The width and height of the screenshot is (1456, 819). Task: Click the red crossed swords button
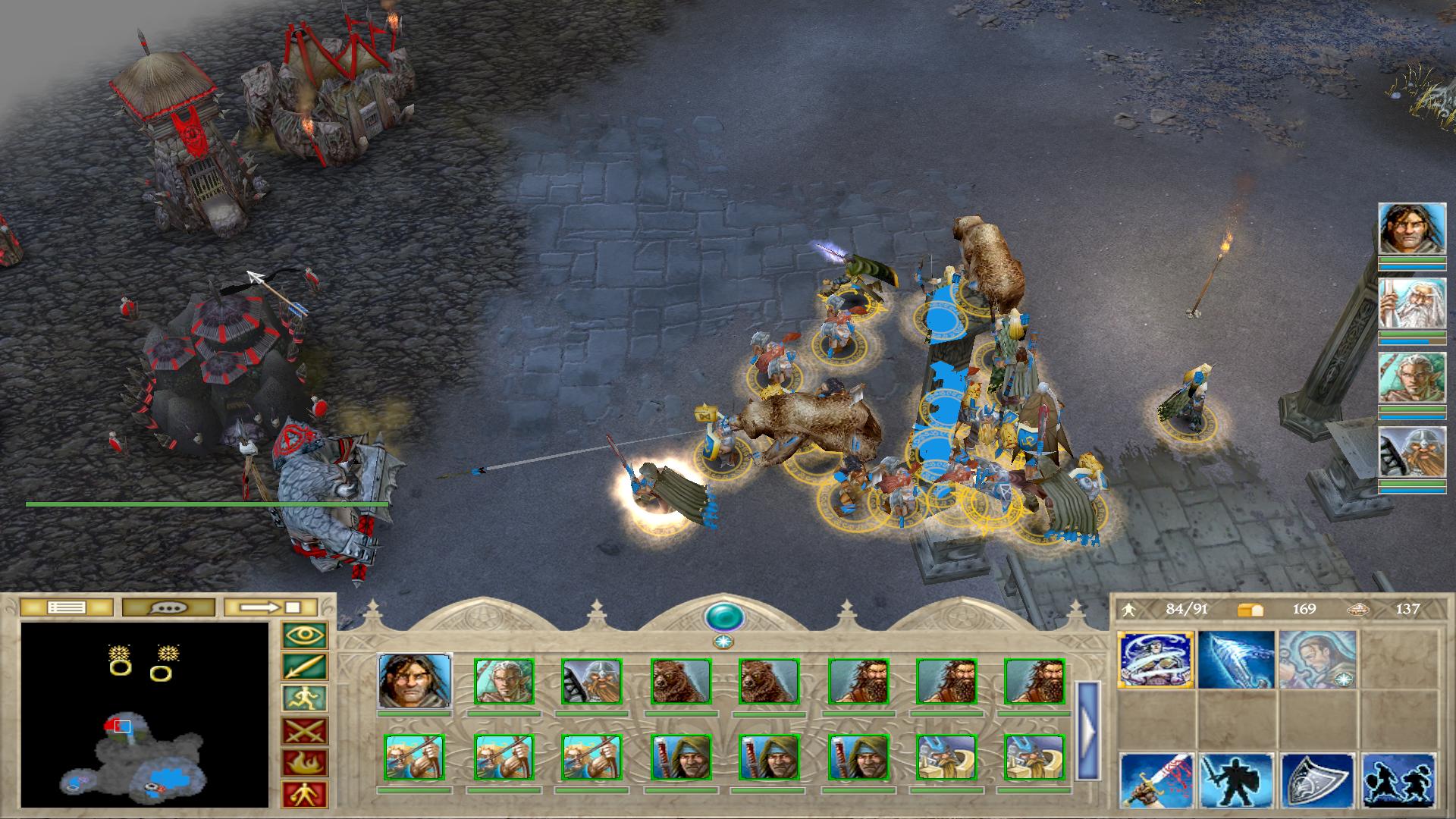click(304, 732)
